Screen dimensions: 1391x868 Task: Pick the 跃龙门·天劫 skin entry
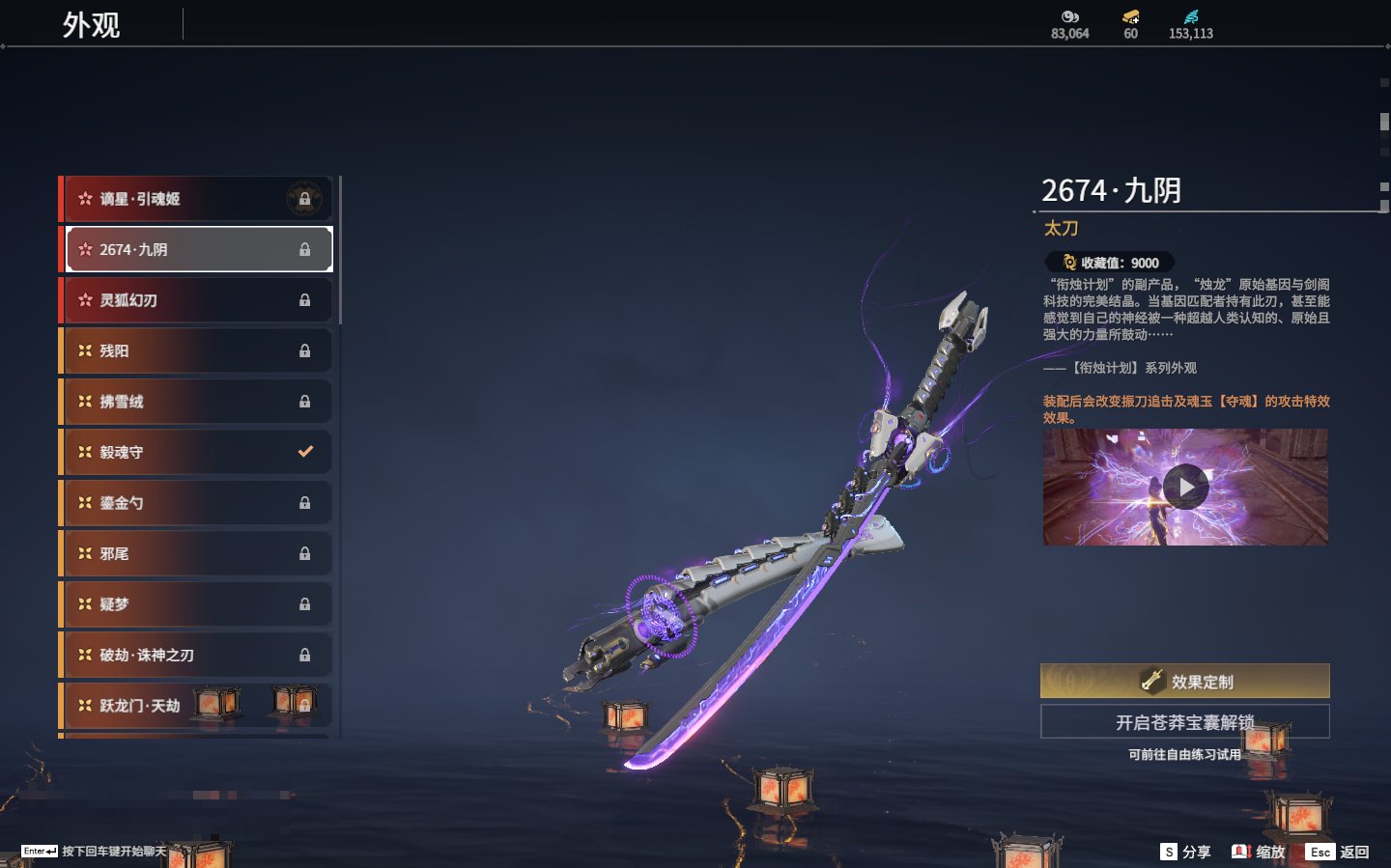(197, 706)
